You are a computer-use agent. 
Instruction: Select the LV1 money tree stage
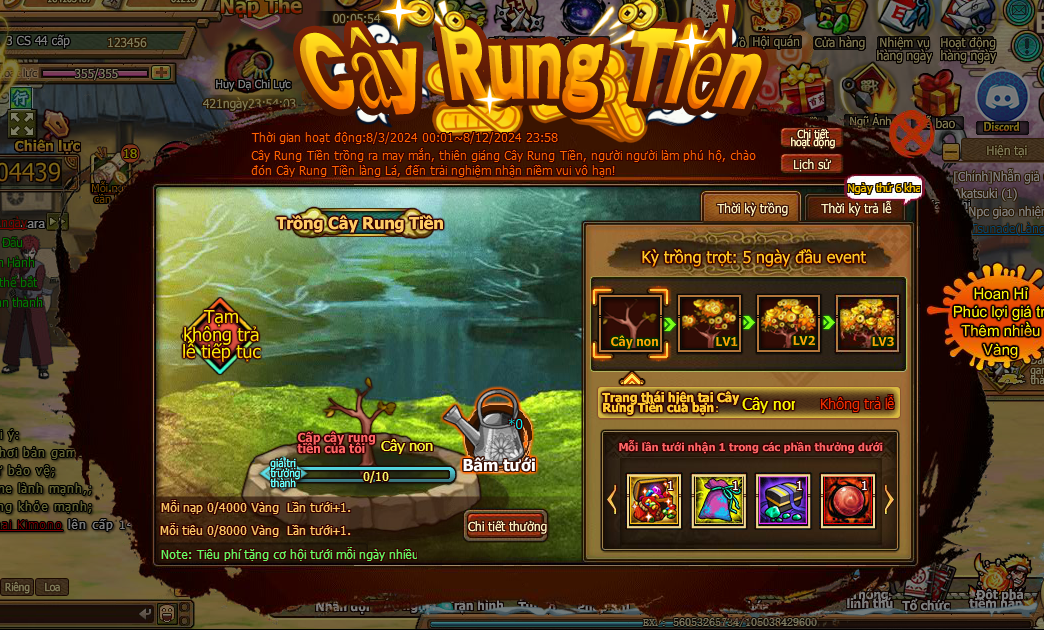pos(710,323)
